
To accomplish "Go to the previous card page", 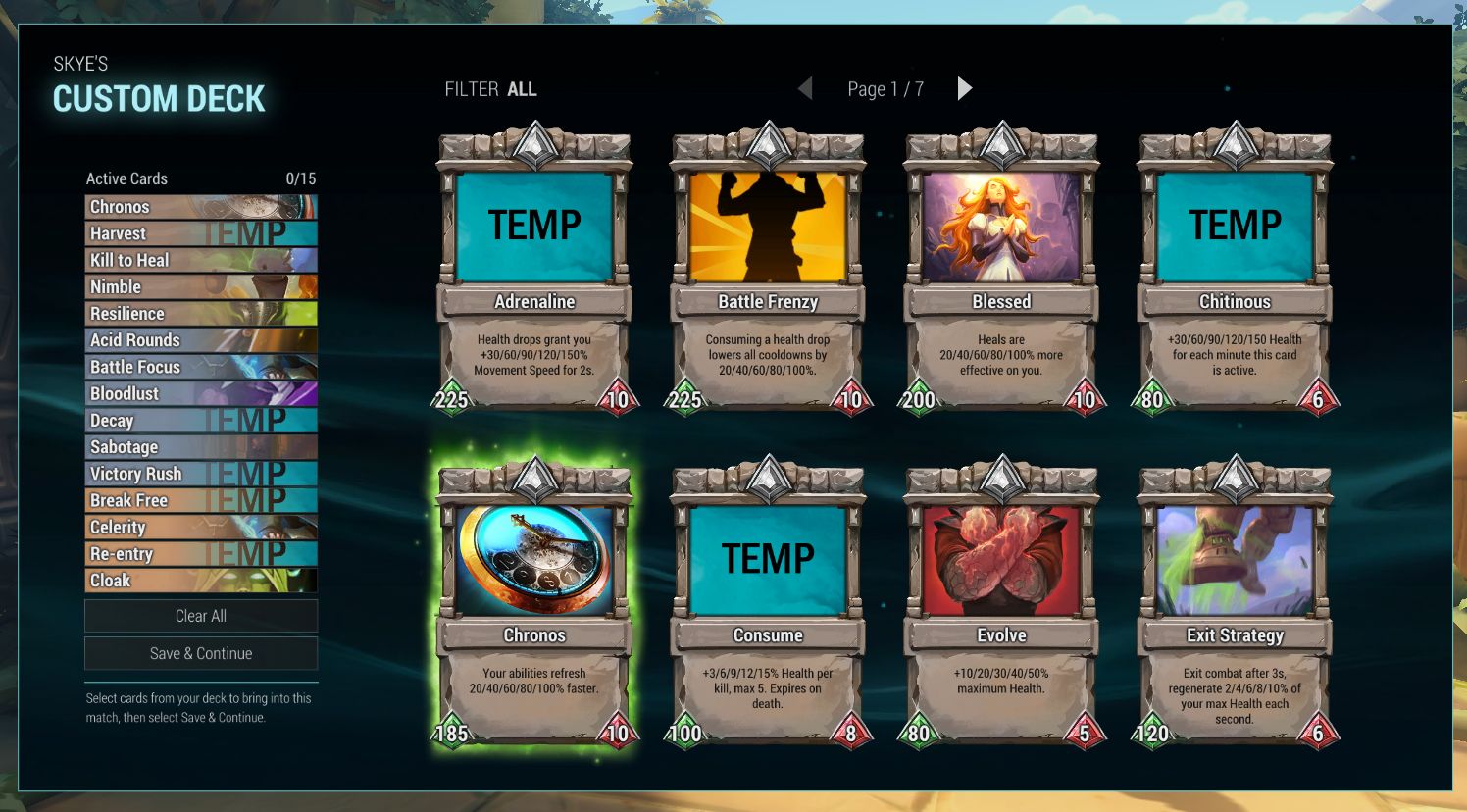I will pyautogui.click(x=805, y=89).
